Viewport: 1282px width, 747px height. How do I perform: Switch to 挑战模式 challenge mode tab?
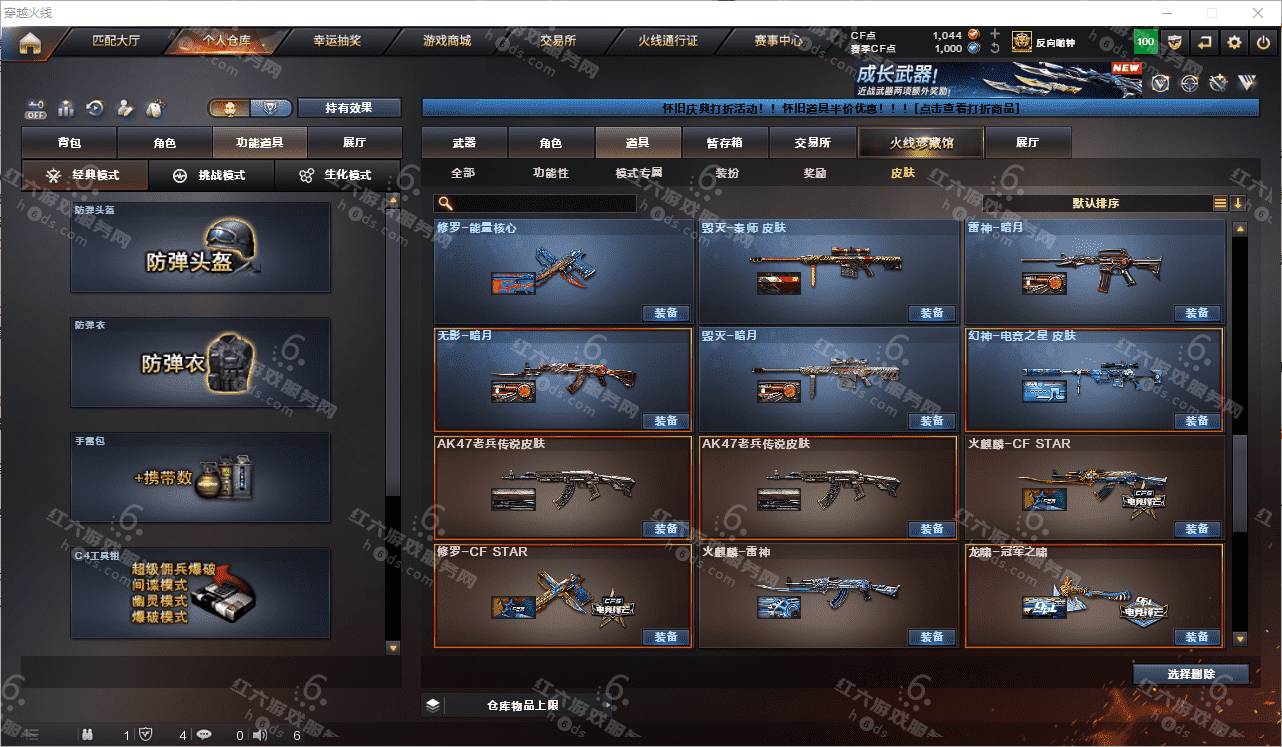209,175
